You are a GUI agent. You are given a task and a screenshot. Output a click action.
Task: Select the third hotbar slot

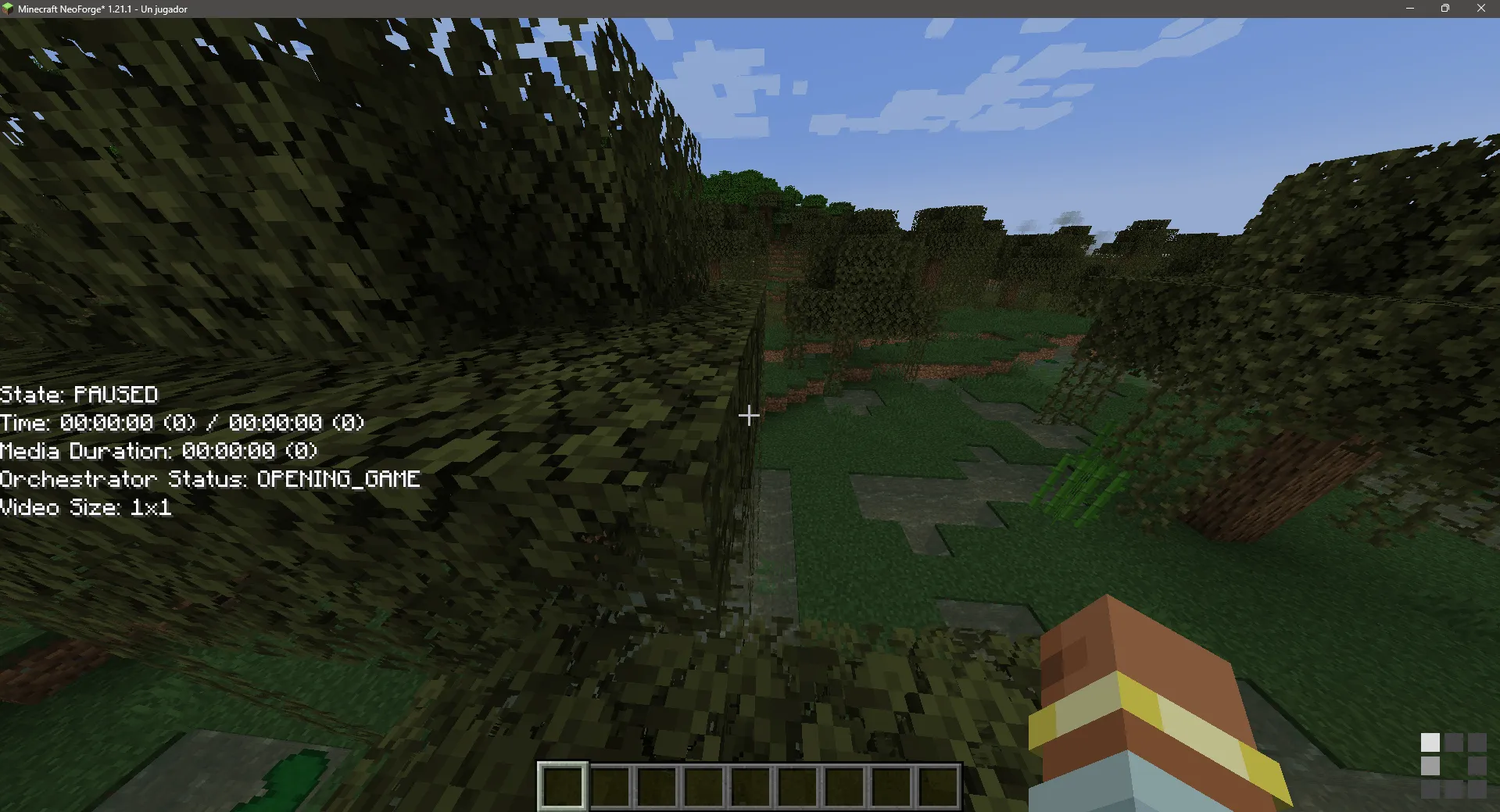(657, 785)
